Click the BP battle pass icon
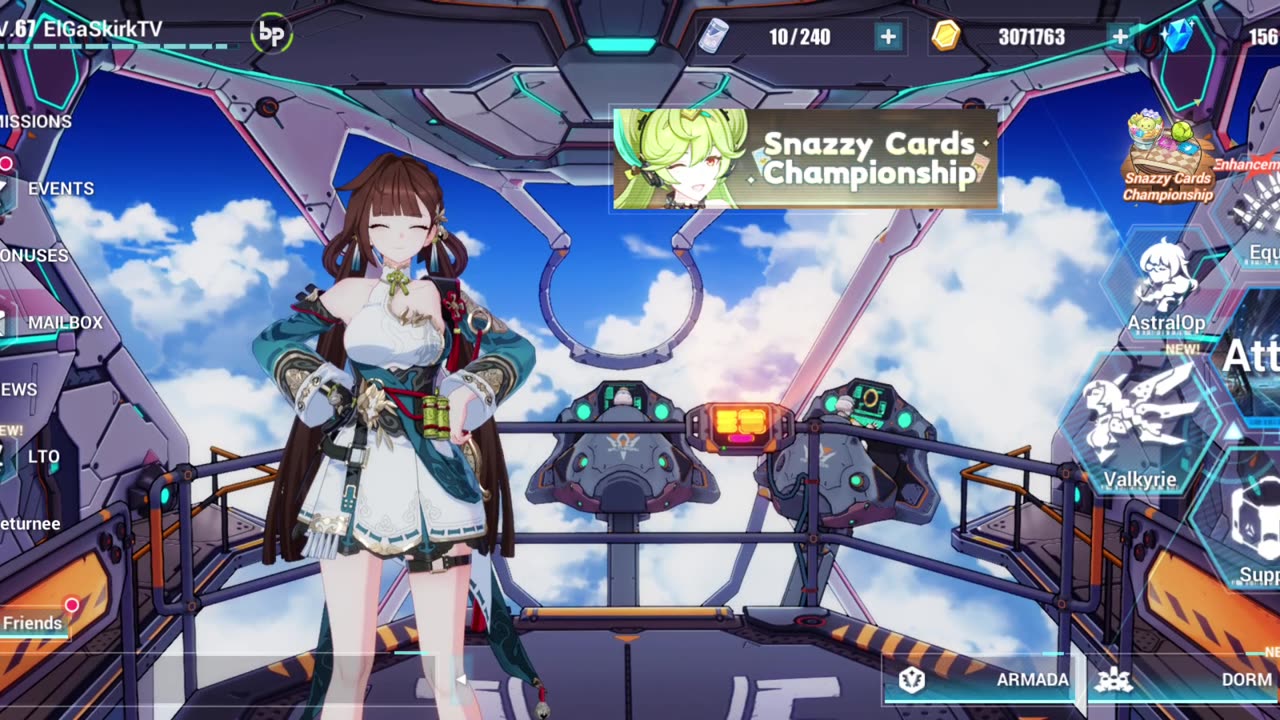1280x720 pixels. point(271,33)
